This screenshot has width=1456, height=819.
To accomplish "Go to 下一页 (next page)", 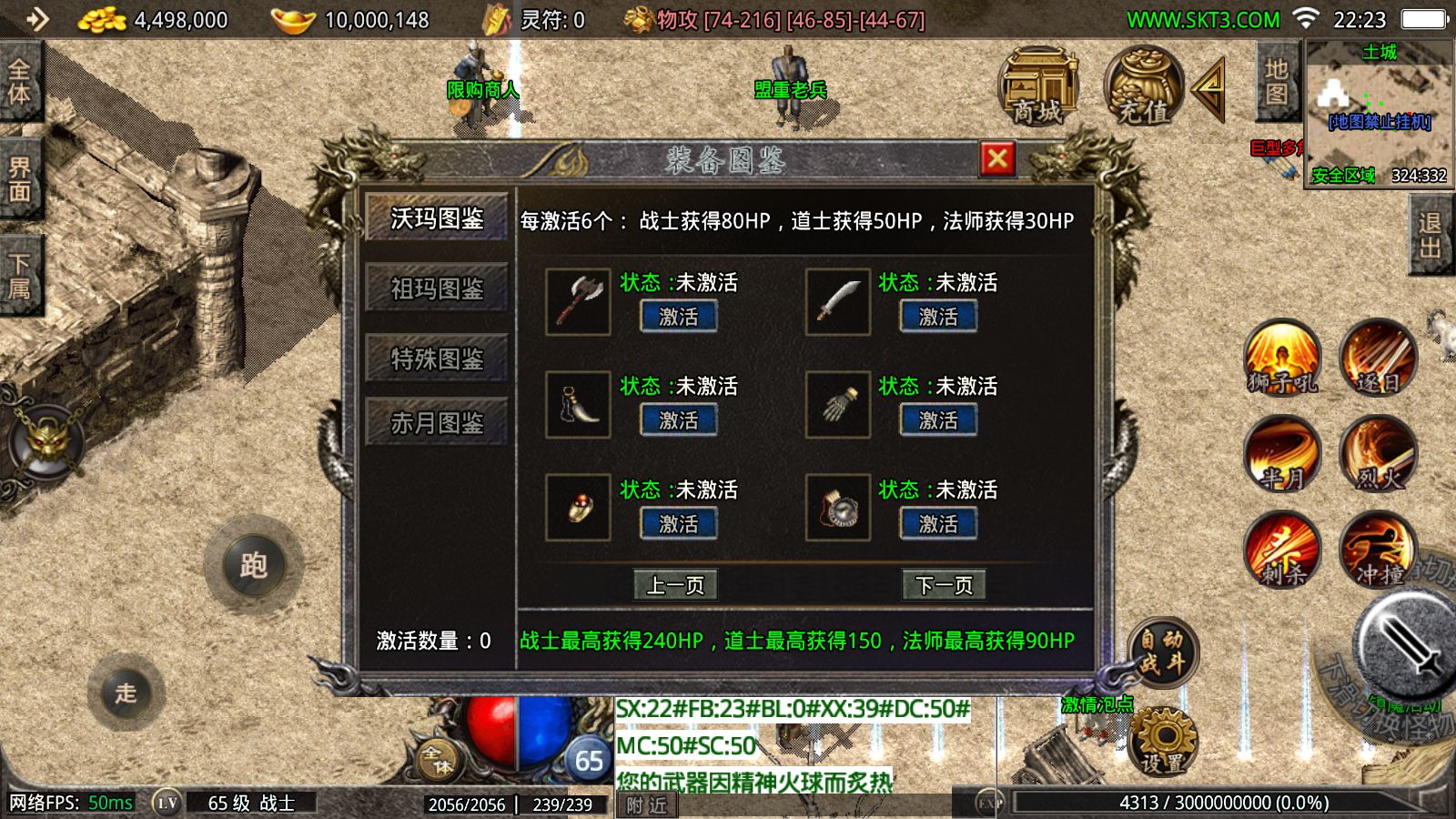I will (942, 585).
